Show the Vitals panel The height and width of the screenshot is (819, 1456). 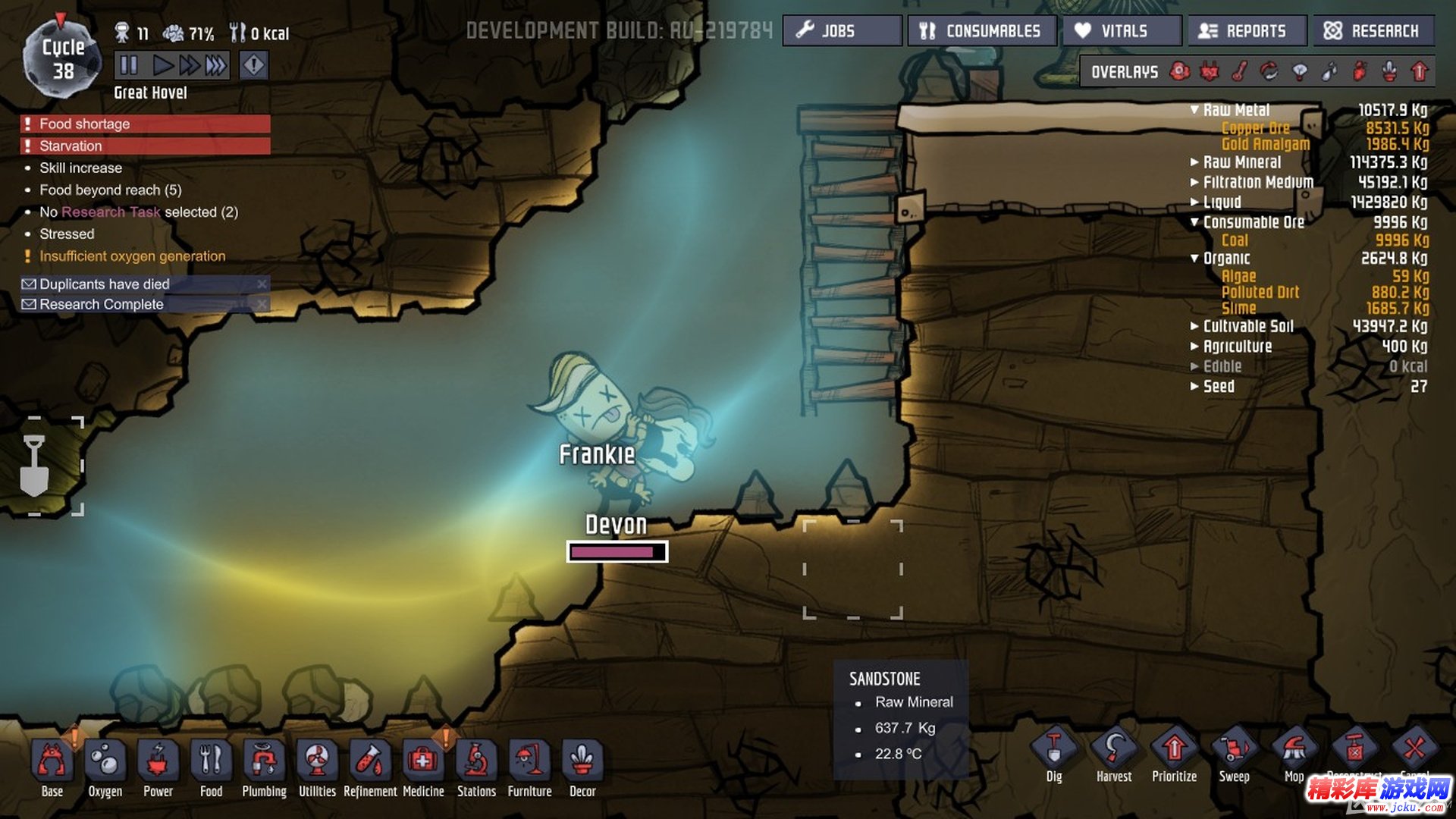1122,31
